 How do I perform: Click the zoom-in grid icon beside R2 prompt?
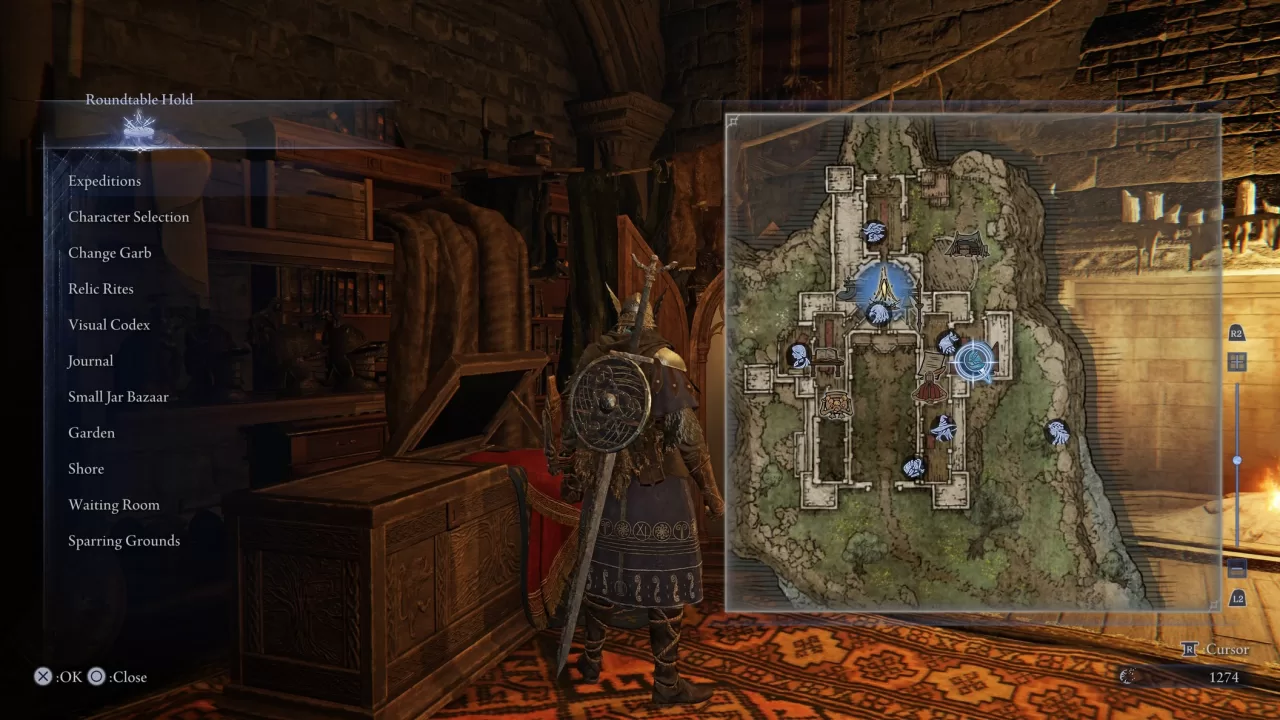[x=1236, y=360]
